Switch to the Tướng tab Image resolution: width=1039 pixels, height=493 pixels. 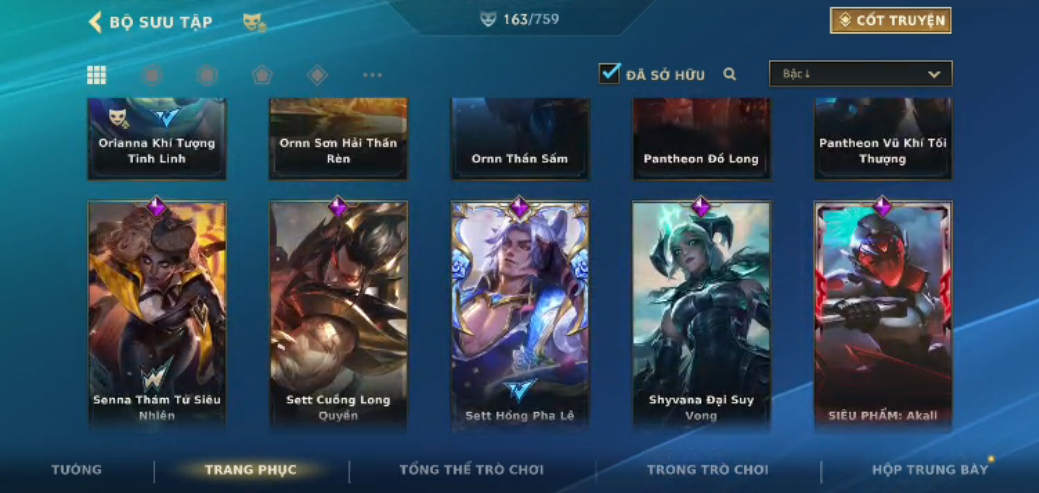[x=77, y=470]
